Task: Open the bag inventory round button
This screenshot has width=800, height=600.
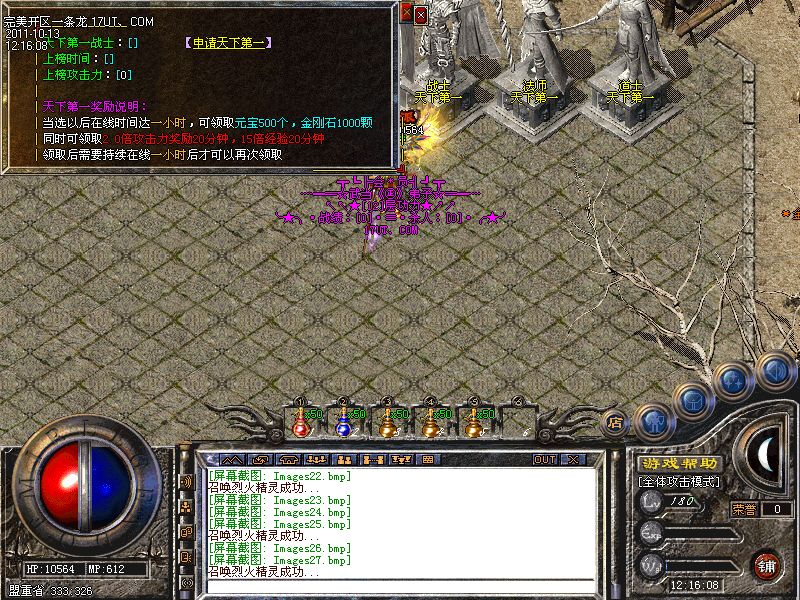Action: tap(693, 398)
